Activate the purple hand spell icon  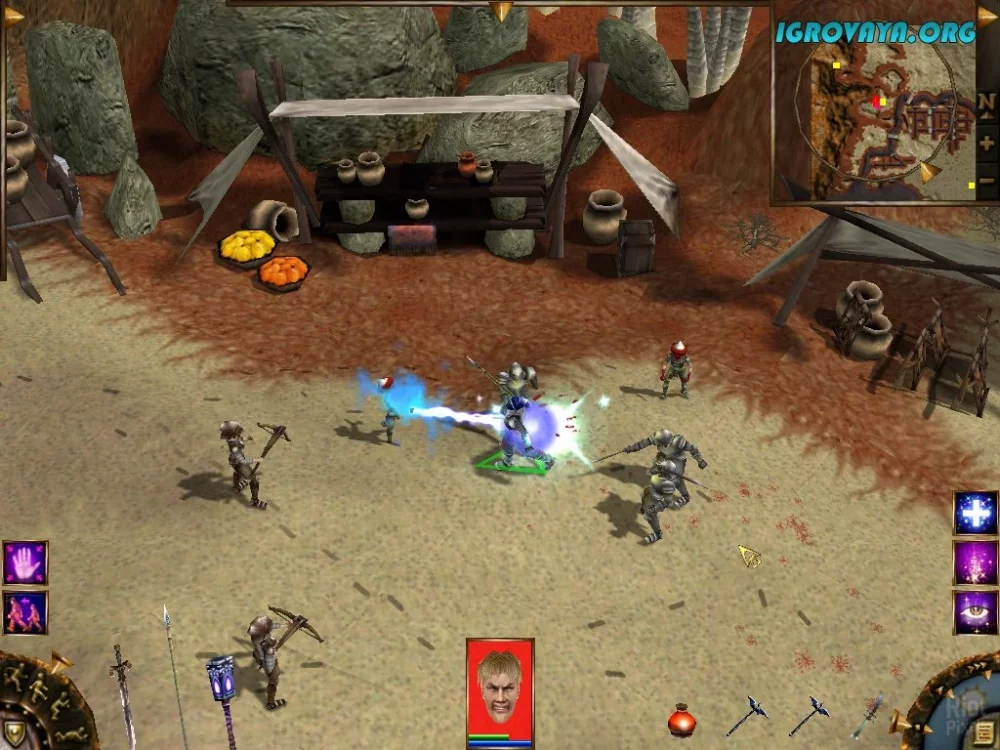click(x=25, y=563)
